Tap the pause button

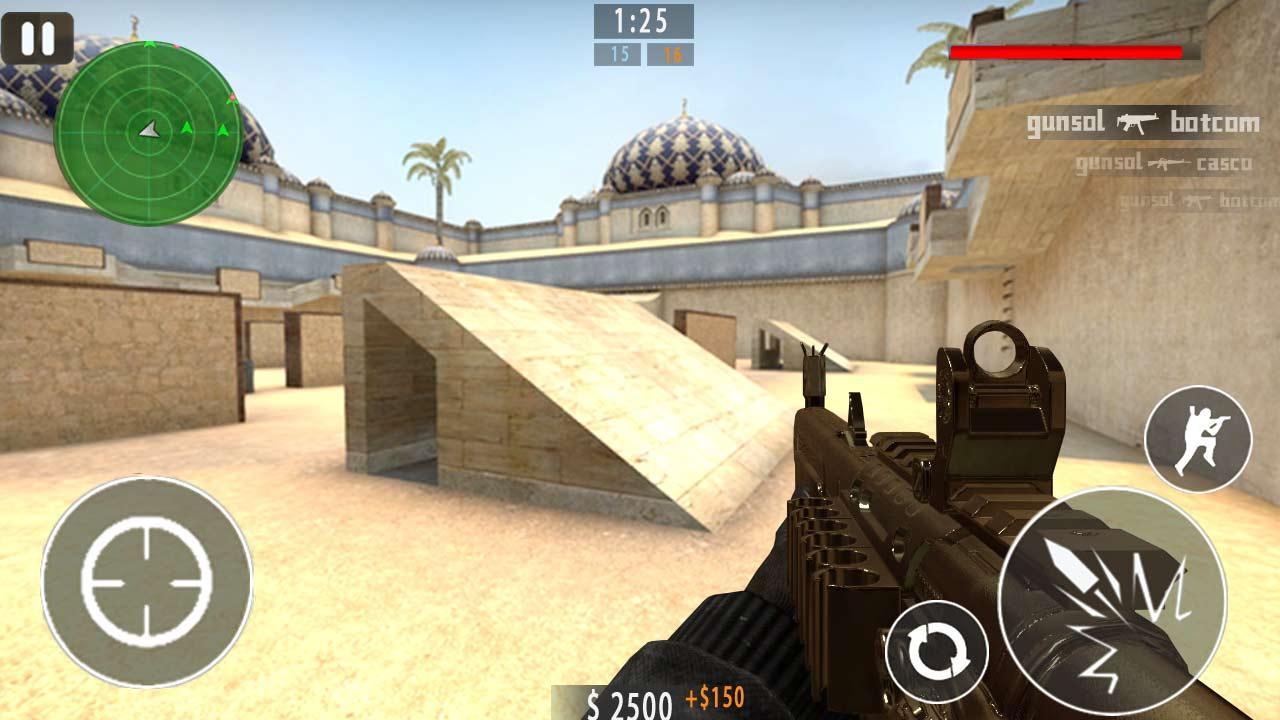tap(37, 38)
